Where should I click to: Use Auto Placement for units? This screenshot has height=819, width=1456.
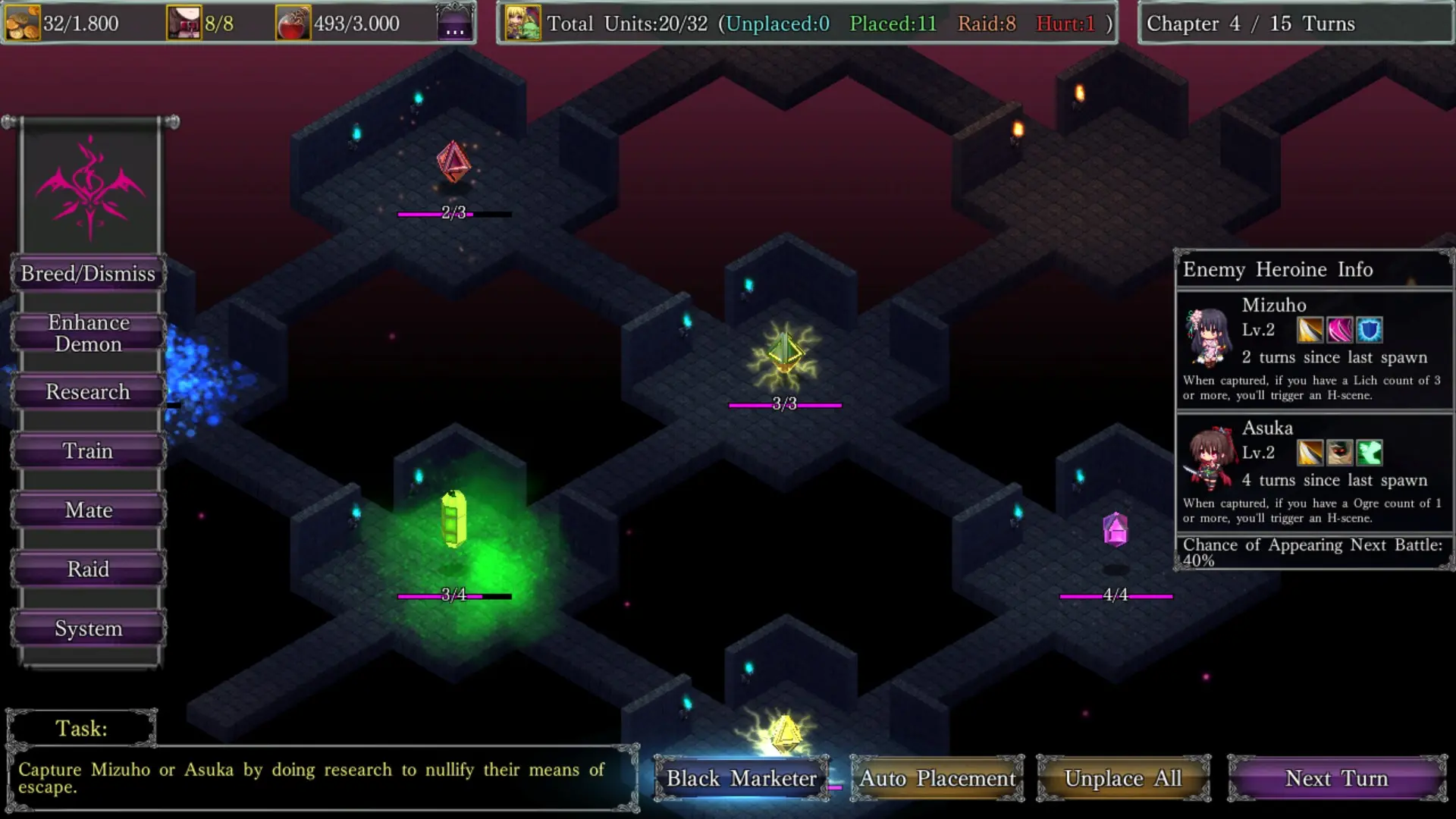click(937, 779)
